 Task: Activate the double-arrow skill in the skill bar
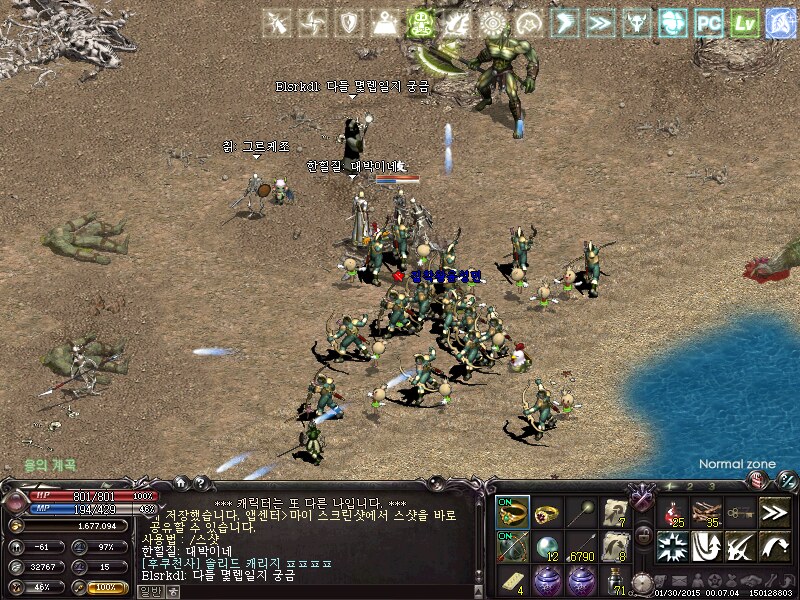pyautogui.click(x=775, y=512)
